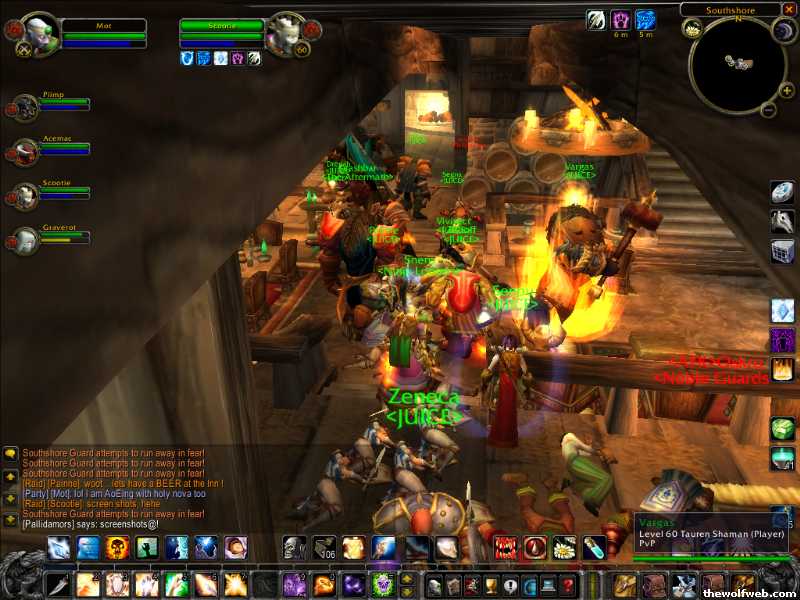Open the Southshore minimap
The image size is (800, 600).
pyautogui.click(x=737, y=64)
